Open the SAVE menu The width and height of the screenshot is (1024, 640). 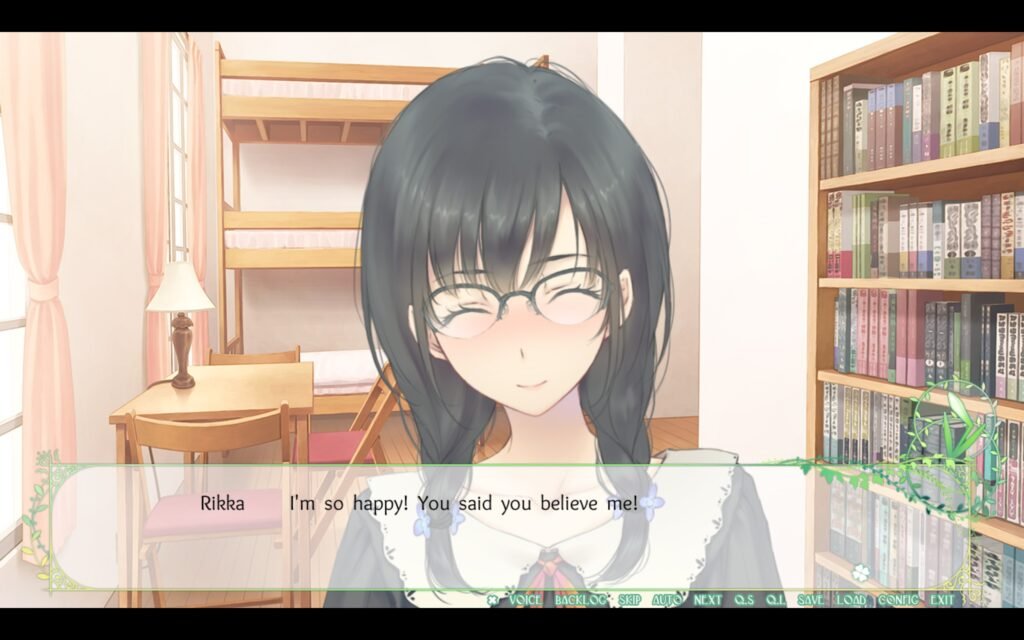click(811, 600)
